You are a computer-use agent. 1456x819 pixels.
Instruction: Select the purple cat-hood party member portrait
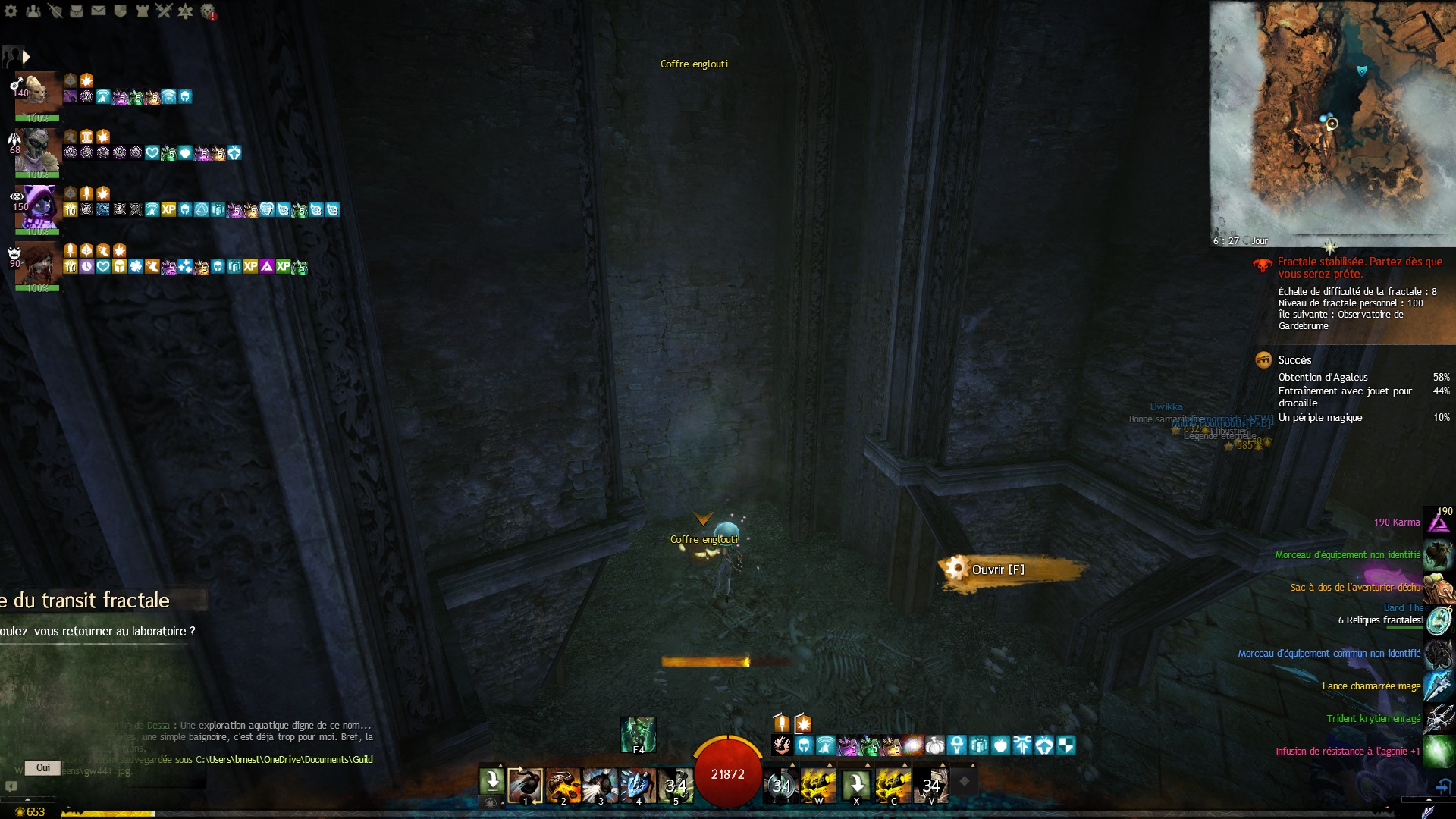click(37, 206)
